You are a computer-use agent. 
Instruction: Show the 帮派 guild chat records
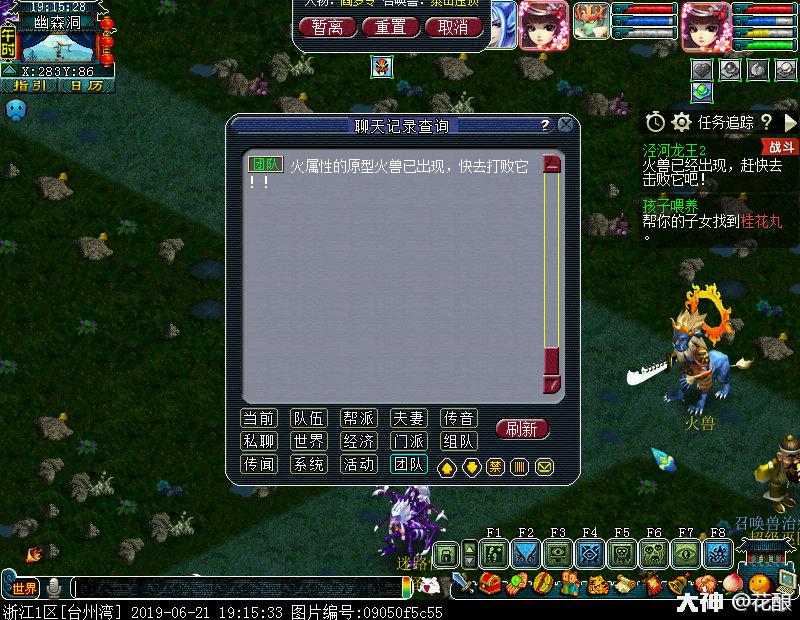coord(358,418)
